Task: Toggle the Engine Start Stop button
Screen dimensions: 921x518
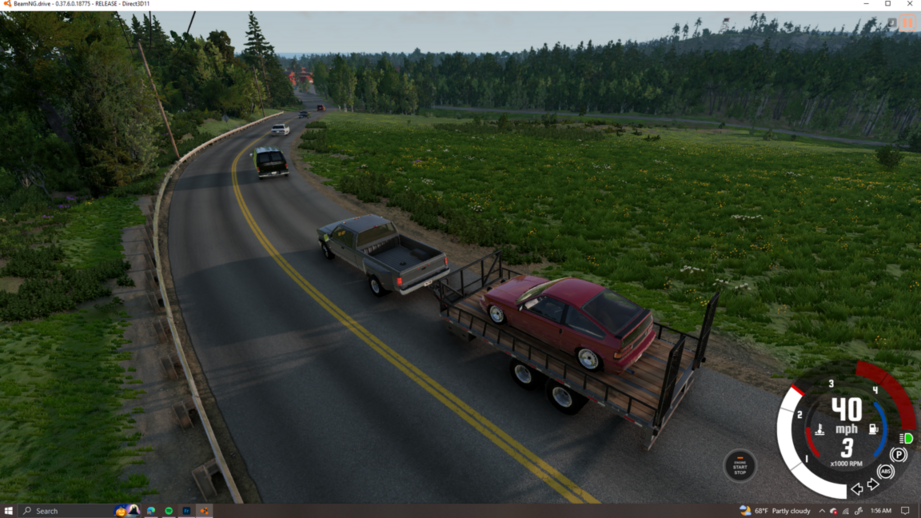Action: [740, 465]
